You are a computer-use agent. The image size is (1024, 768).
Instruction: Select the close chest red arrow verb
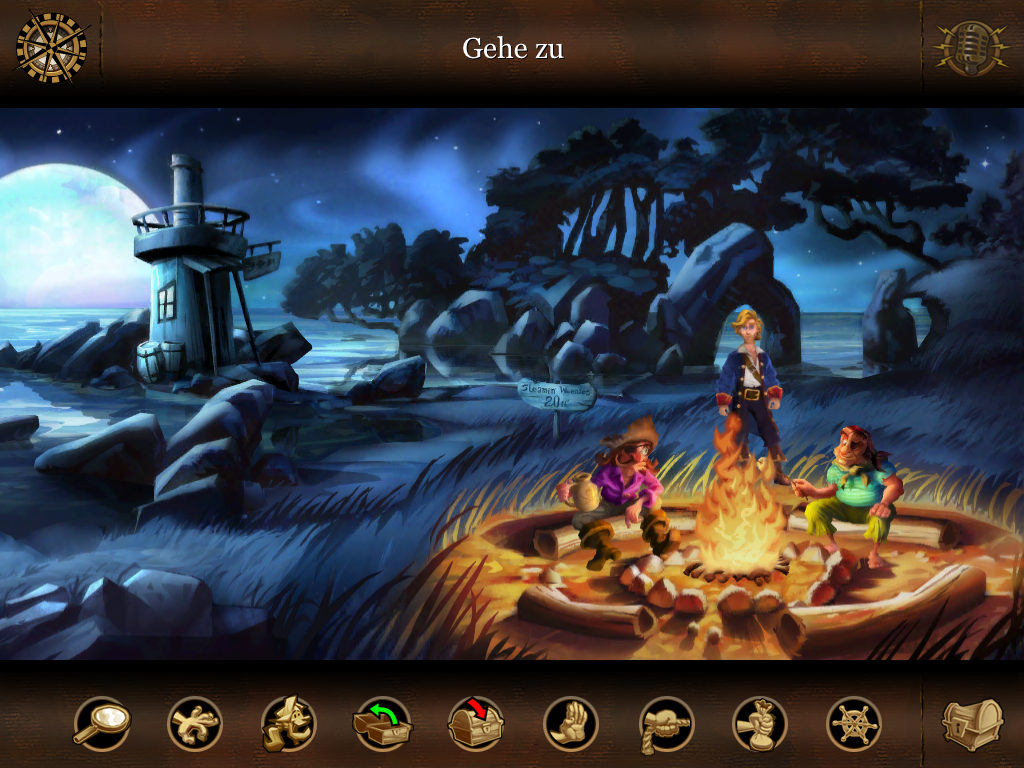click(x=477, y=723)
